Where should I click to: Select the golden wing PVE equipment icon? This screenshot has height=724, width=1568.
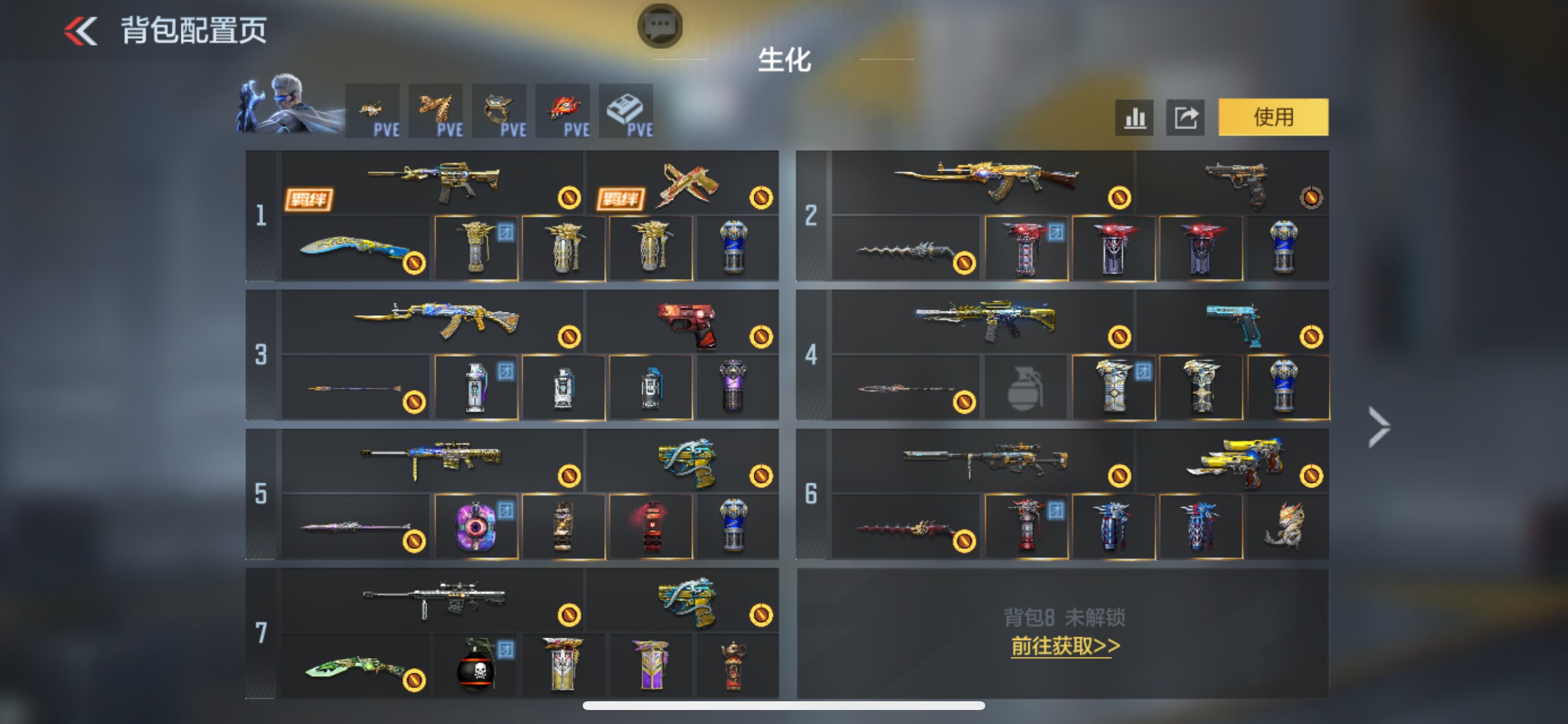[x=436, y=111]
